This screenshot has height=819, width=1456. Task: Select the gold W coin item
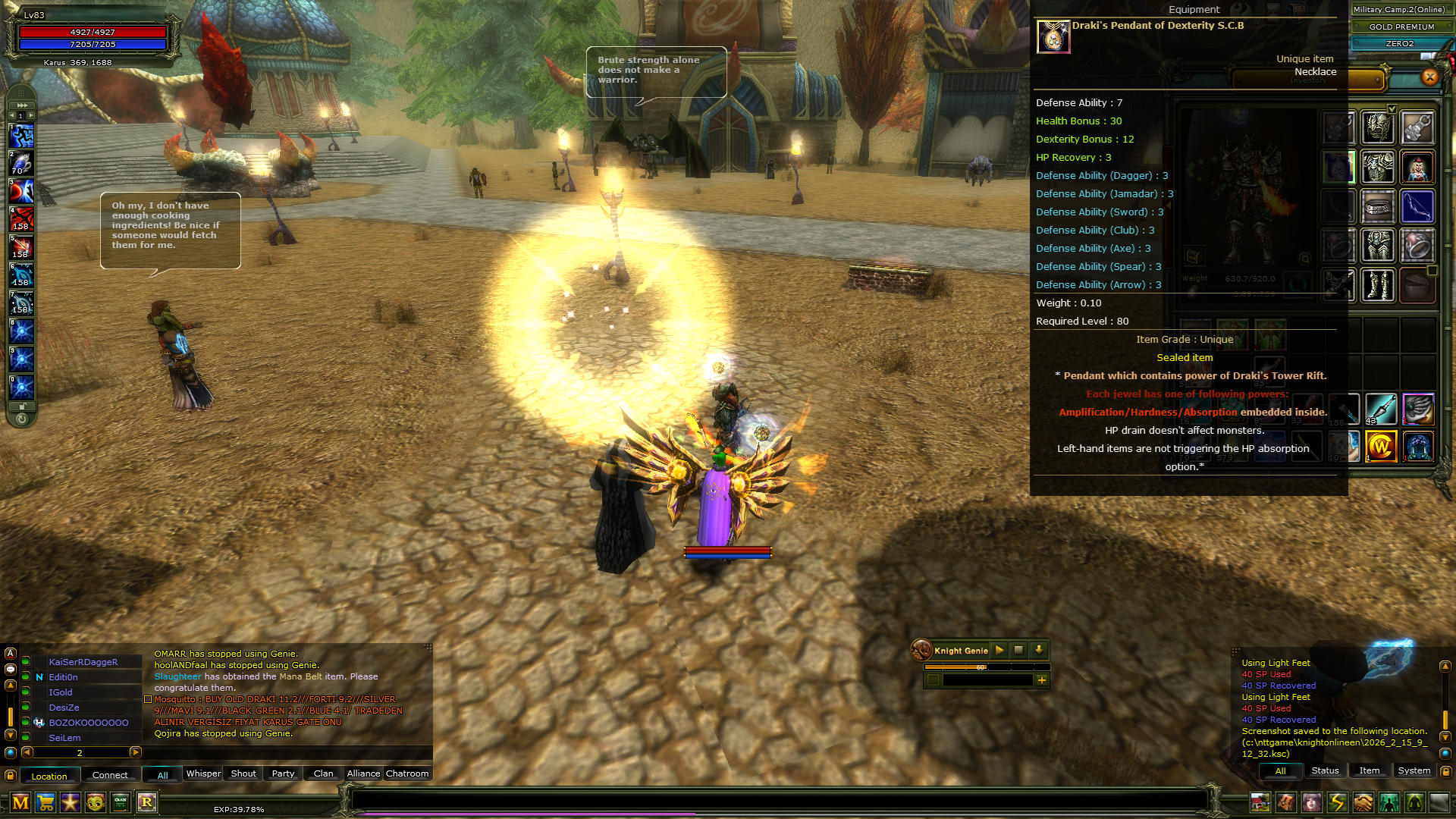point(1380,447)
